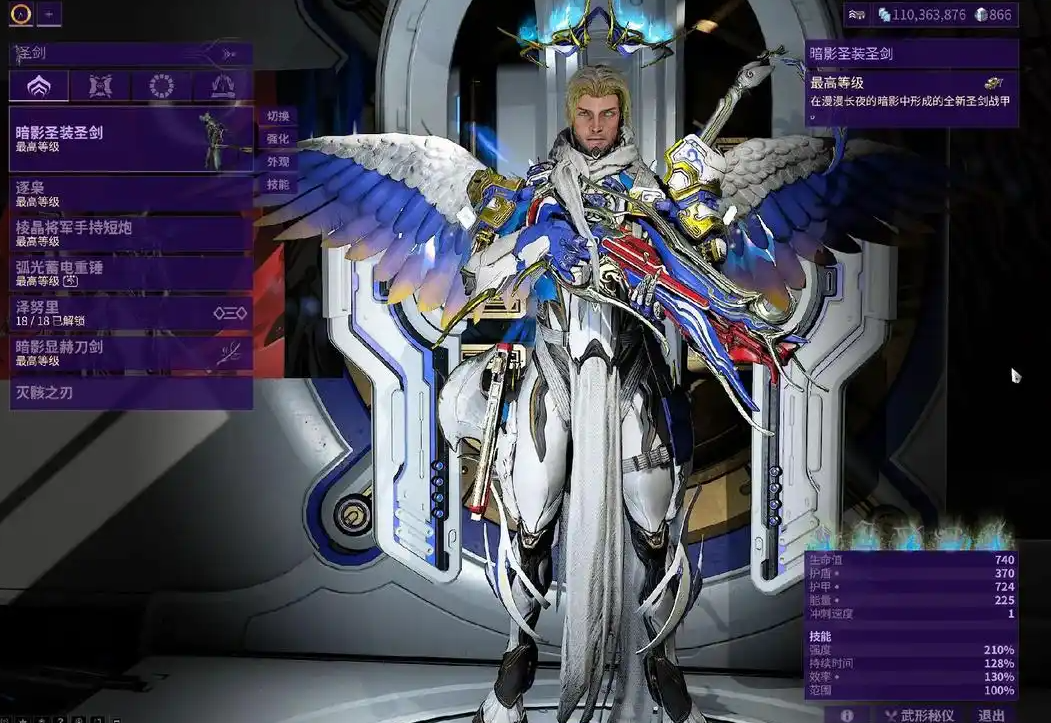
Task: Click the 切换 (switch) button
Action: coord(277,116)
